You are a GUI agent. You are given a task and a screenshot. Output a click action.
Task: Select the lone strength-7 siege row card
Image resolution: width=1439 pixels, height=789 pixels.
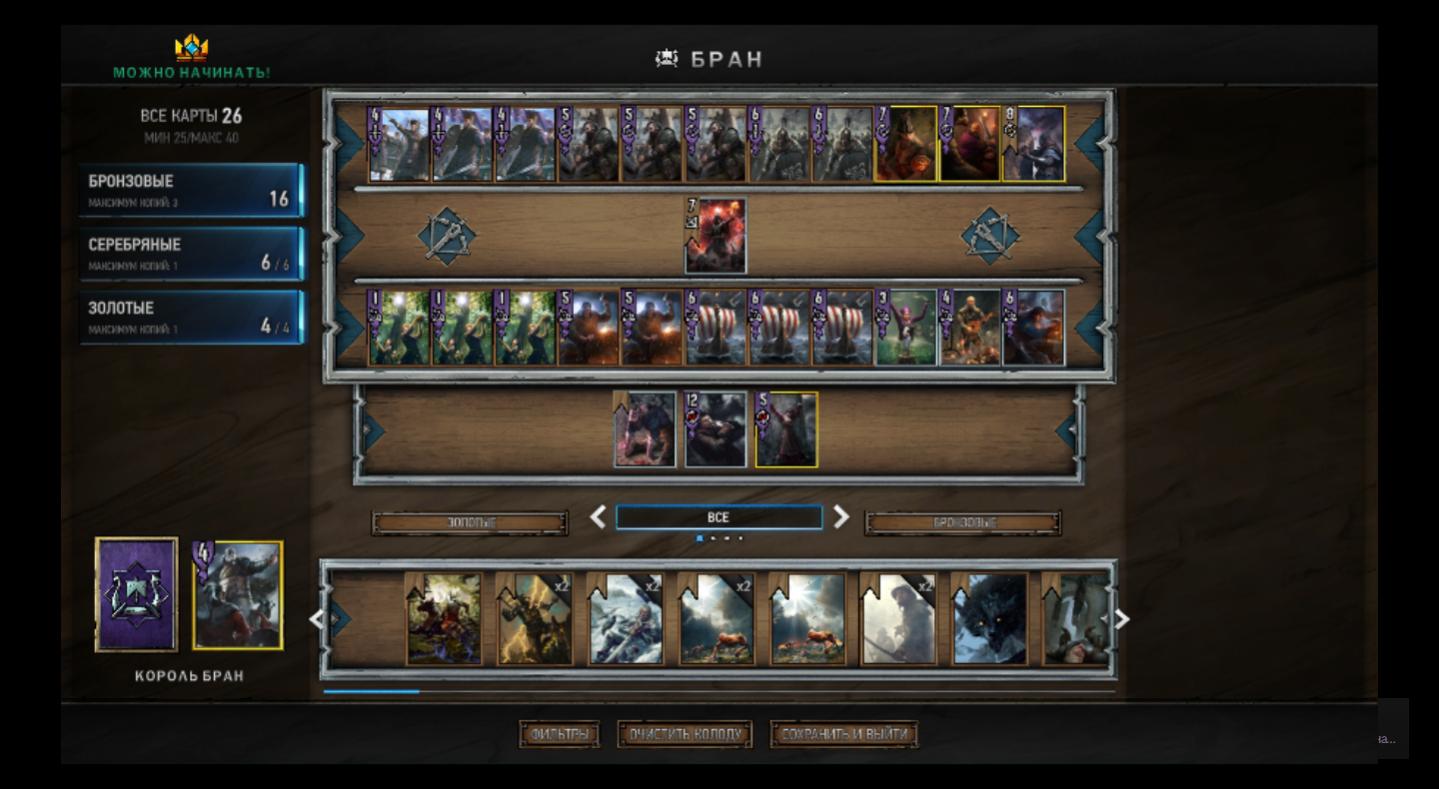click(716, 237)
